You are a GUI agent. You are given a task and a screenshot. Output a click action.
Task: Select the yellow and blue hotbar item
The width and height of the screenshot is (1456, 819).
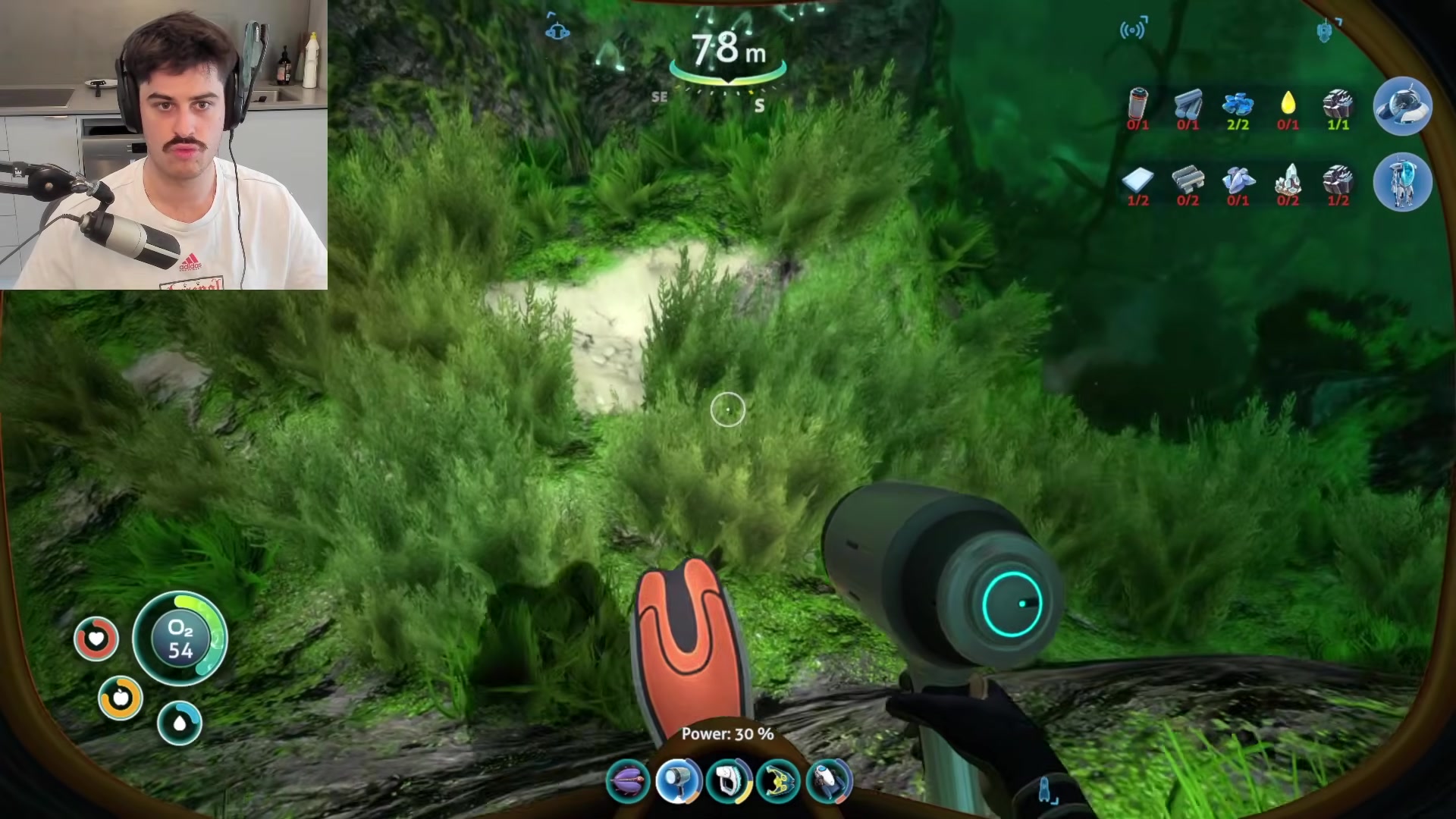(779, 780)
